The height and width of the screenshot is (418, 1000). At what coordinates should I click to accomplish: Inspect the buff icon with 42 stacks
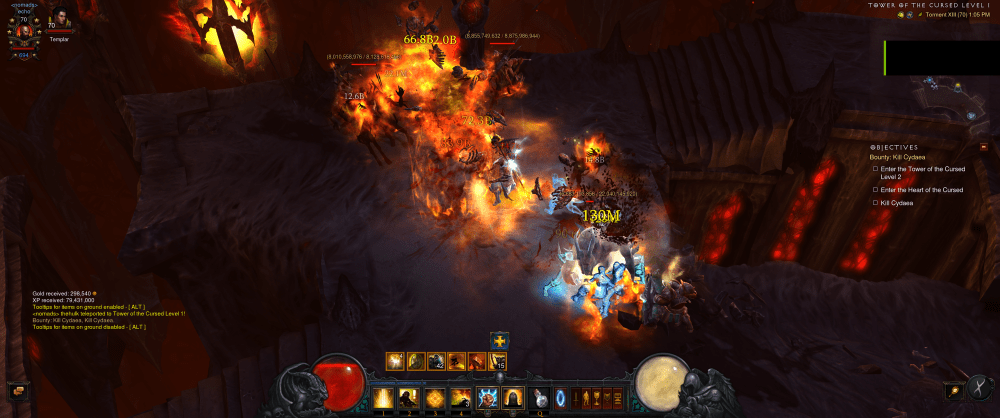pyautogui.click(x=435, y=361)
